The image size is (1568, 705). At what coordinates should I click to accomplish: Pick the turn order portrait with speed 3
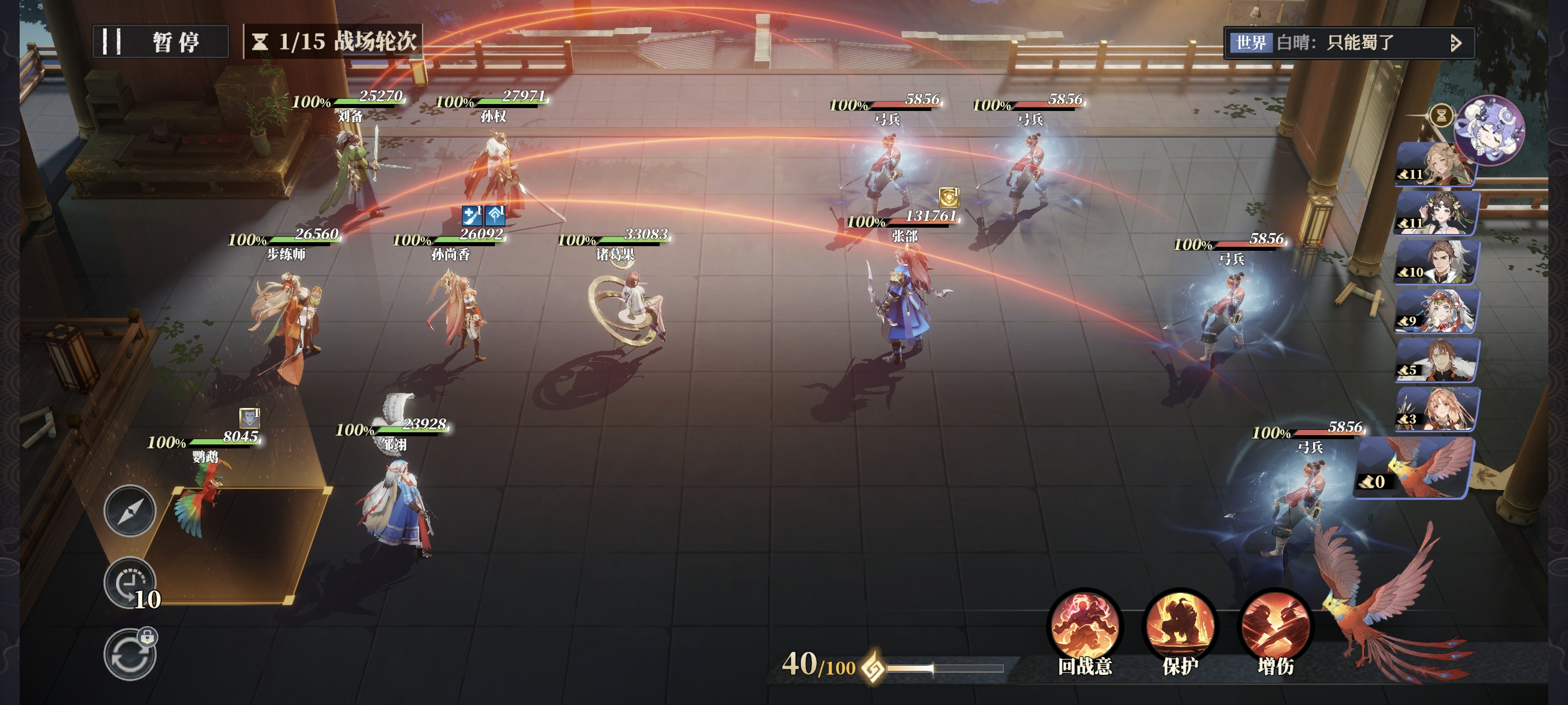click(1437, 409)
